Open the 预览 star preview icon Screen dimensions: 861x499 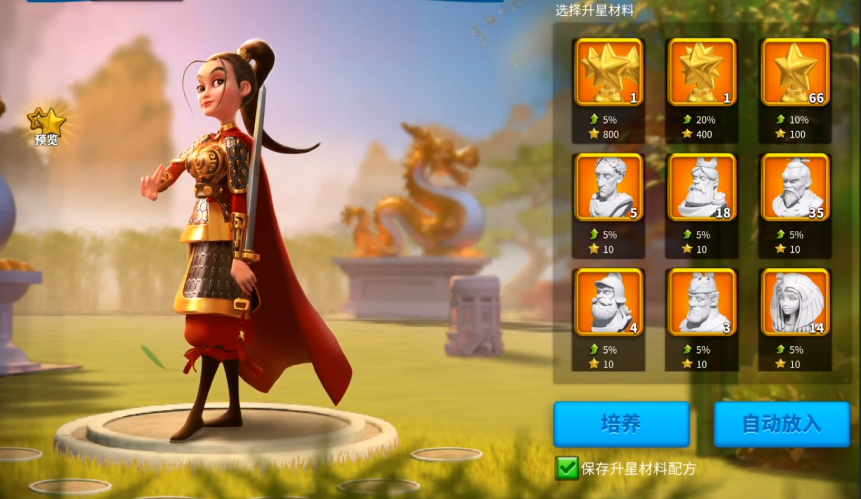click(x=47, y=126)
